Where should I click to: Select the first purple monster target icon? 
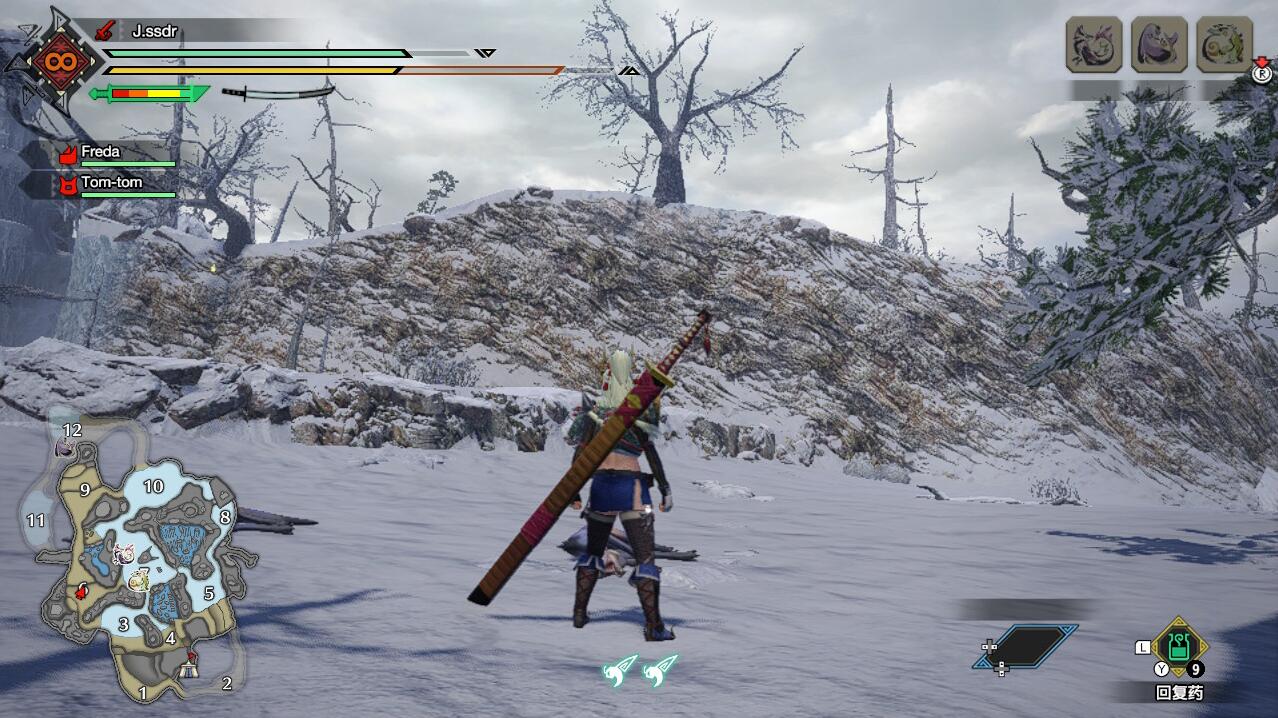1094,45
